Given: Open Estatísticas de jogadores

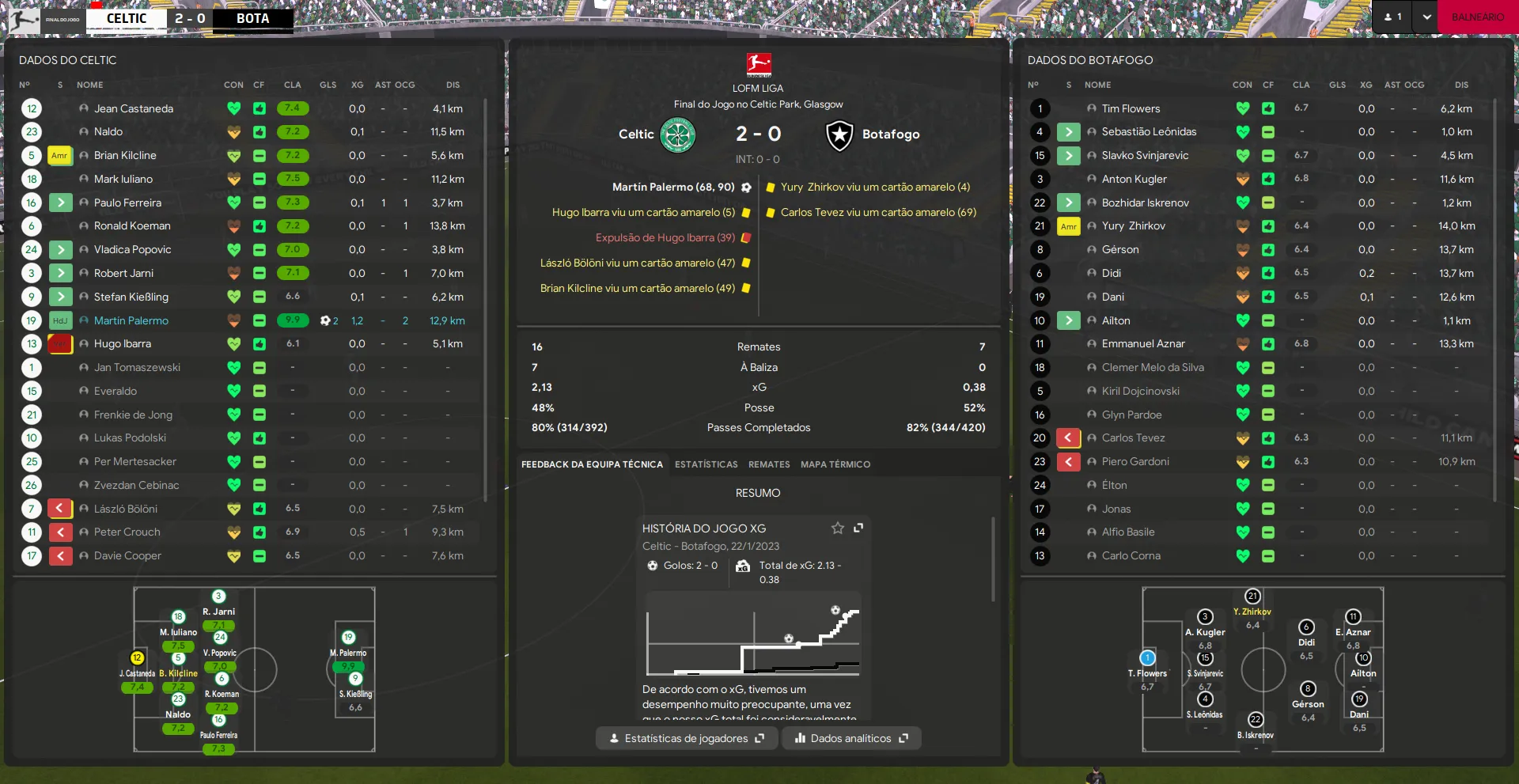Looking at the screenshot, I should [x=686, y=738].
